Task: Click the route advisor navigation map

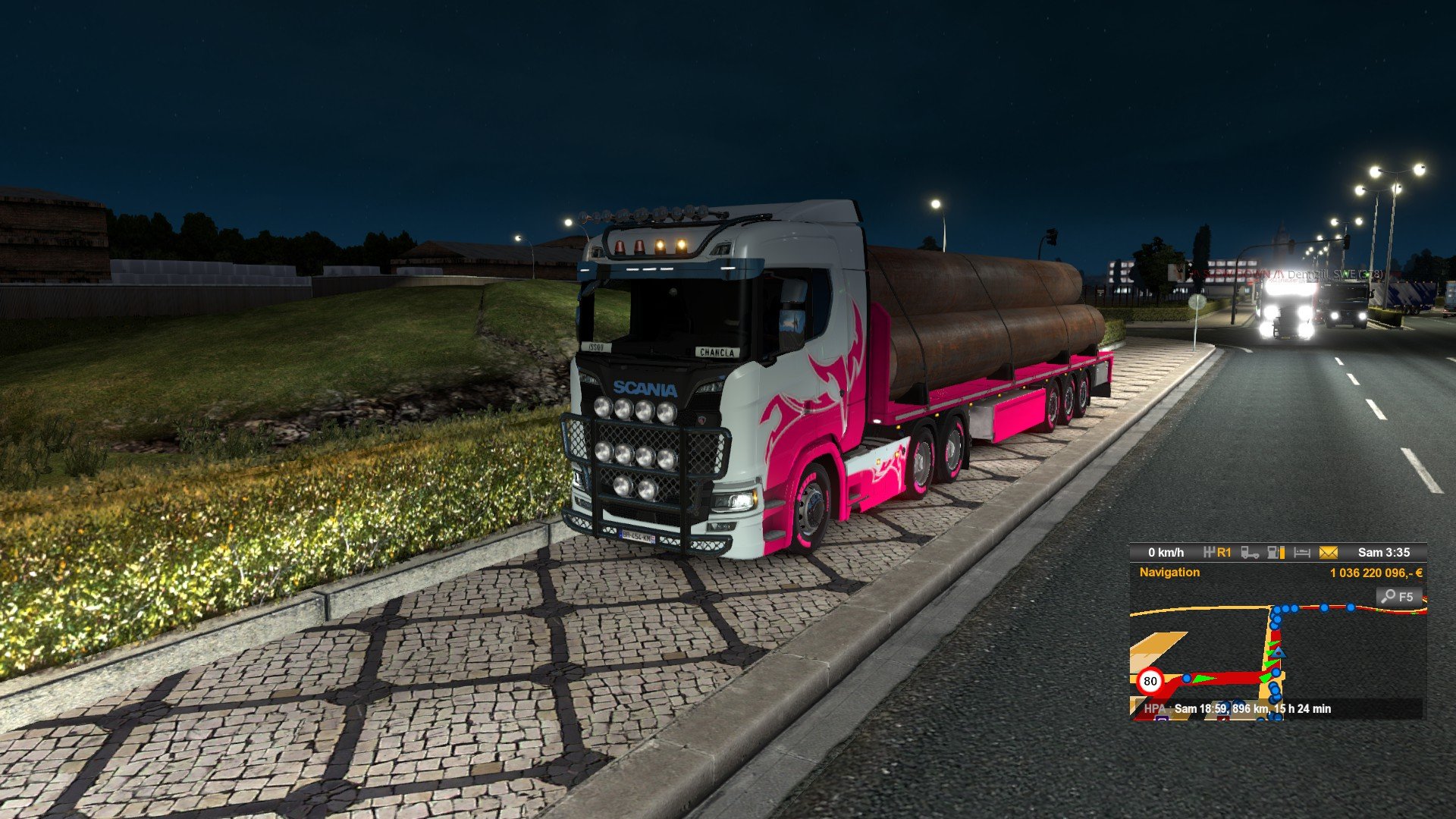Action: click(1278, 660)
